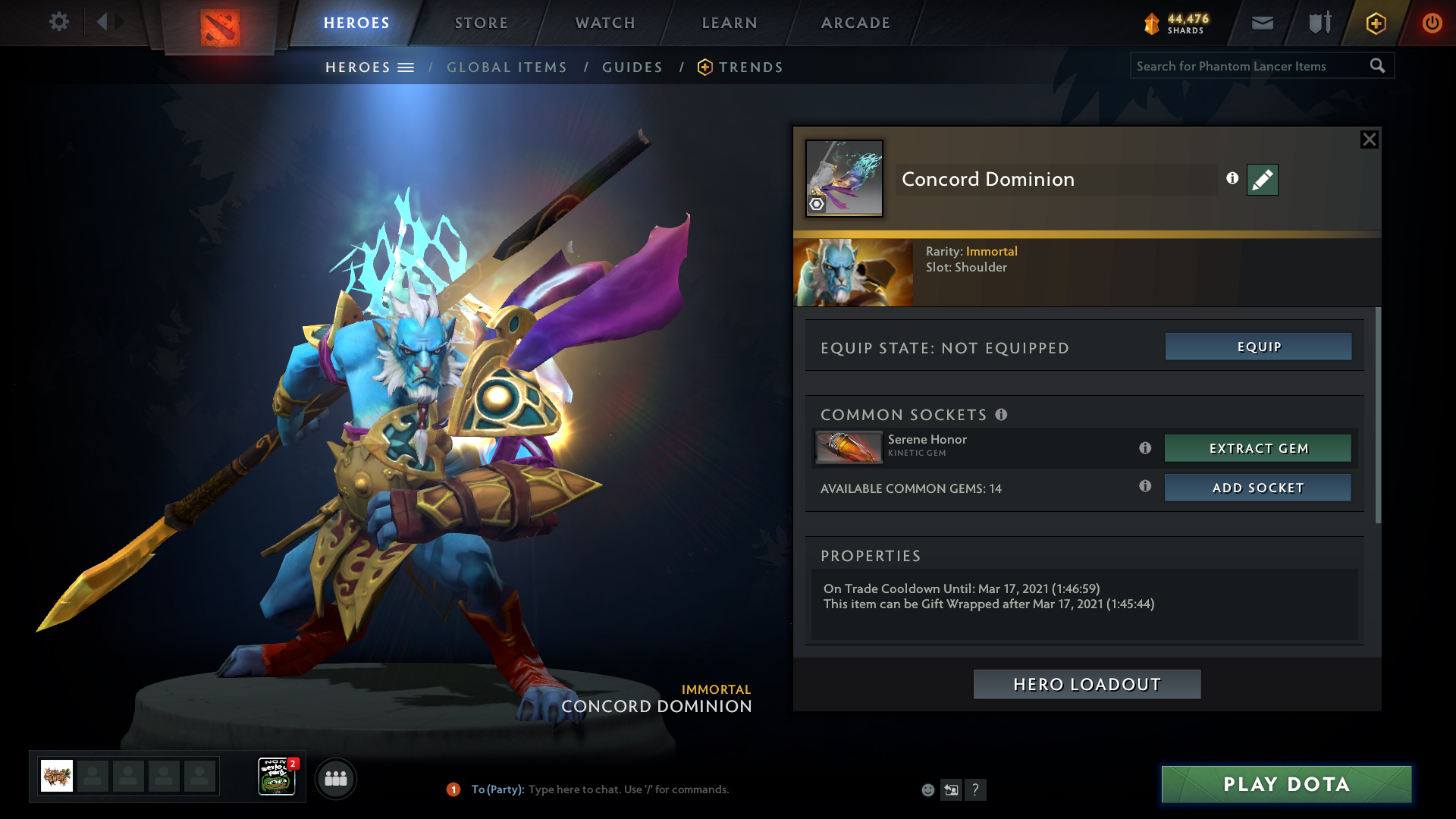Open the mail envelope inbox
The image size is (1456, 819).
coord(1263,23)
